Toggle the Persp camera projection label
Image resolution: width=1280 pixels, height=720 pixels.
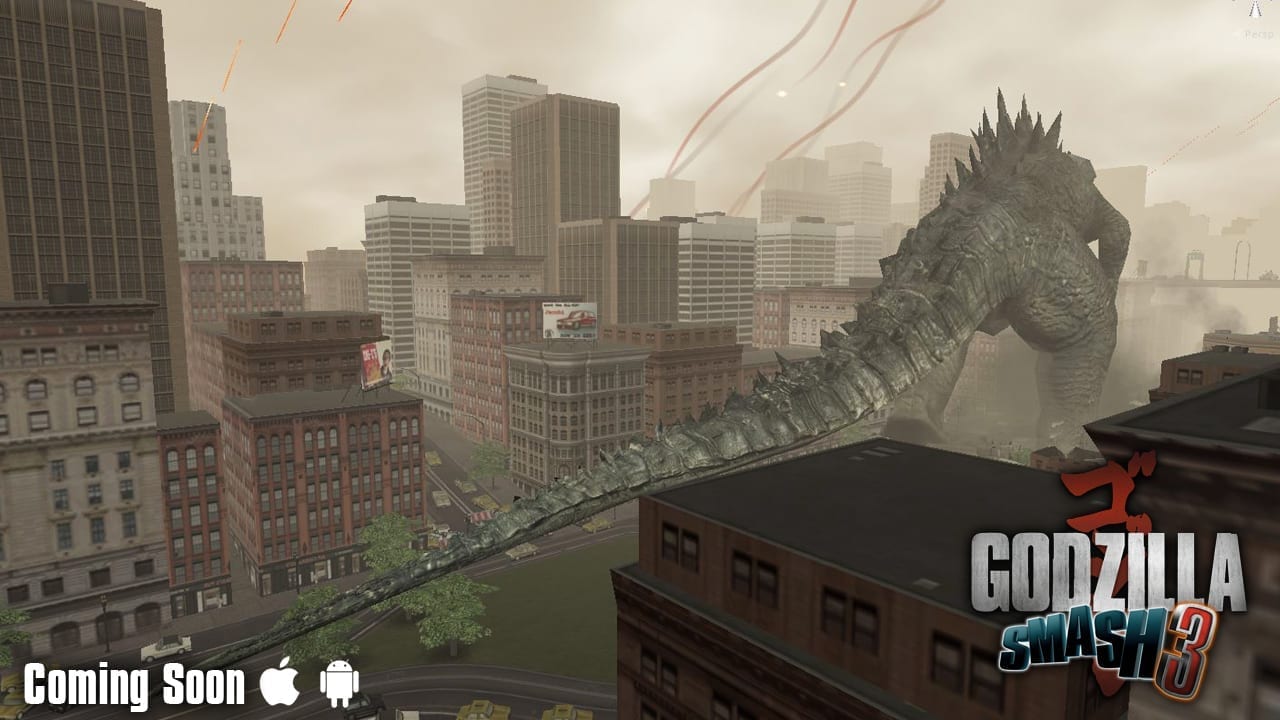1257,34
